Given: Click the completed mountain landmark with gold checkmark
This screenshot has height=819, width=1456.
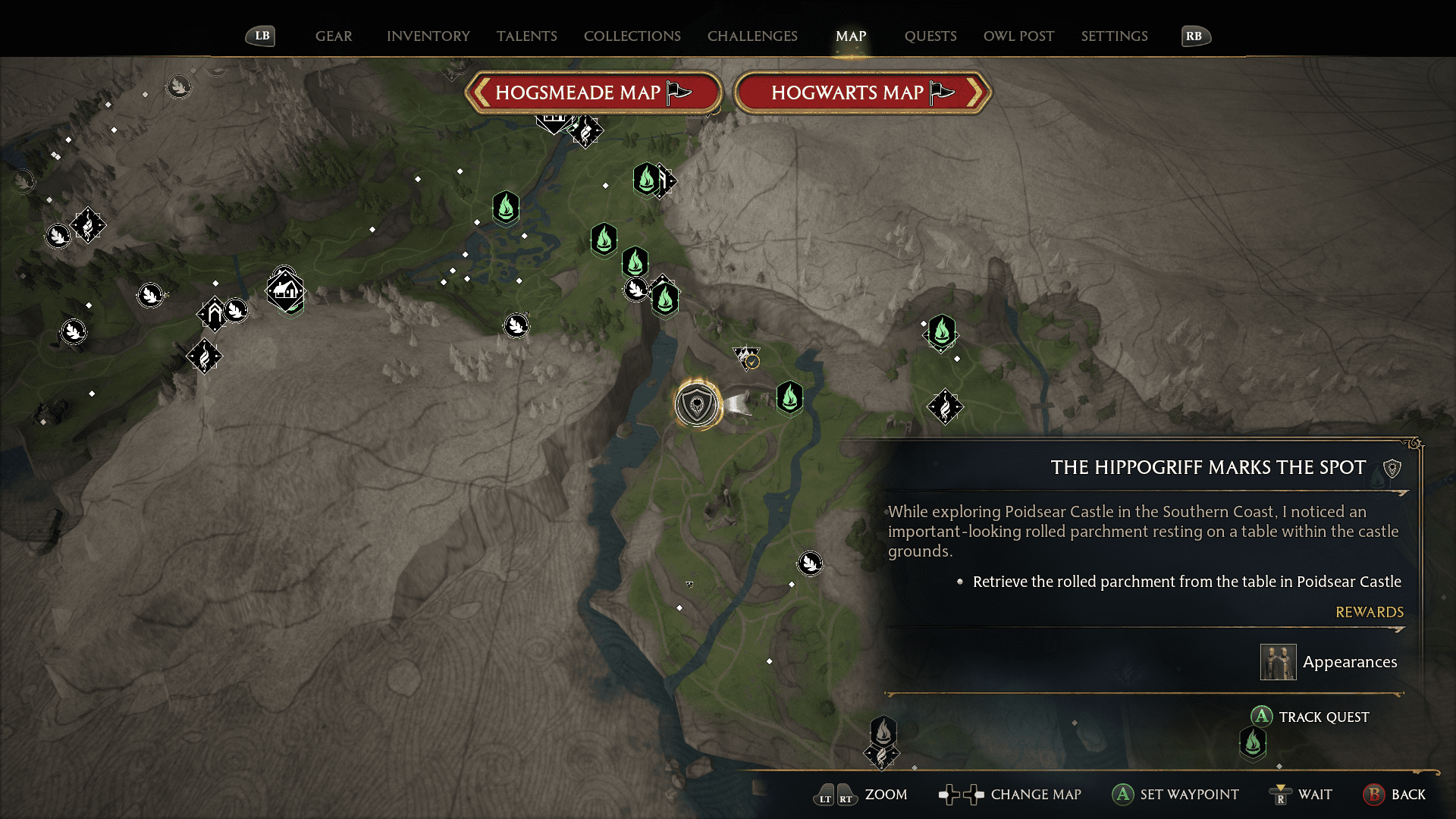Looking at the screenshot, I should (745, 358).
